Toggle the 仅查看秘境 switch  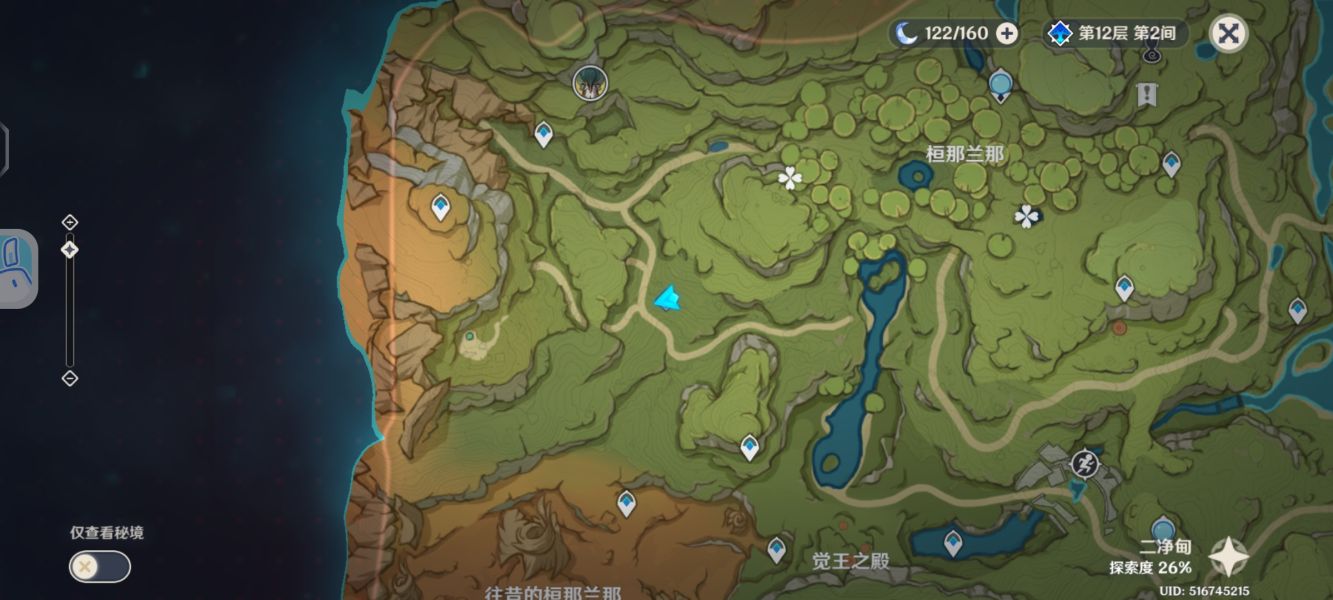pos(99,567)
